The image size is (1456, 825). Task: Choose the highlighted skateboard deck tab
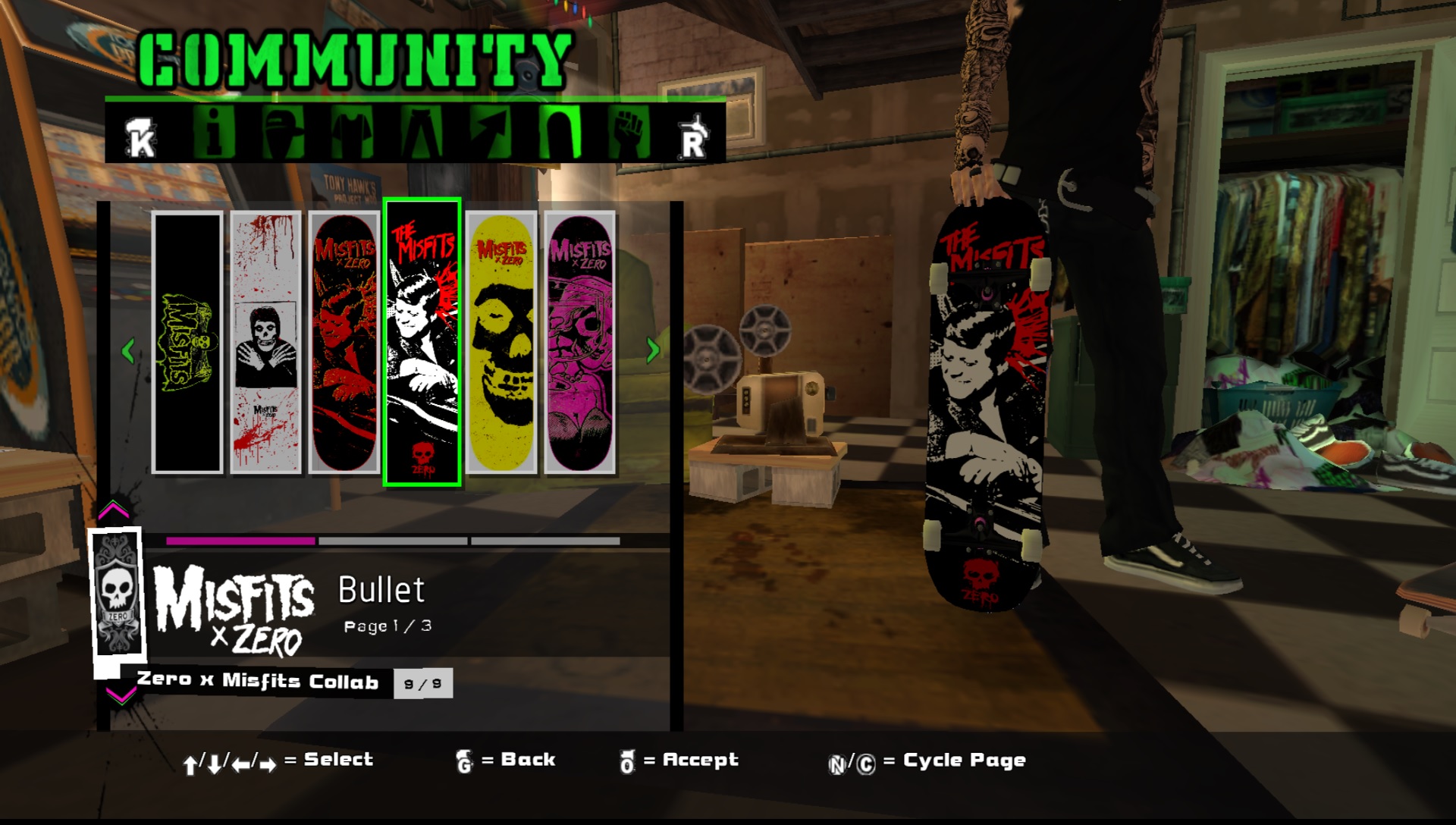[x=560, y=132]
